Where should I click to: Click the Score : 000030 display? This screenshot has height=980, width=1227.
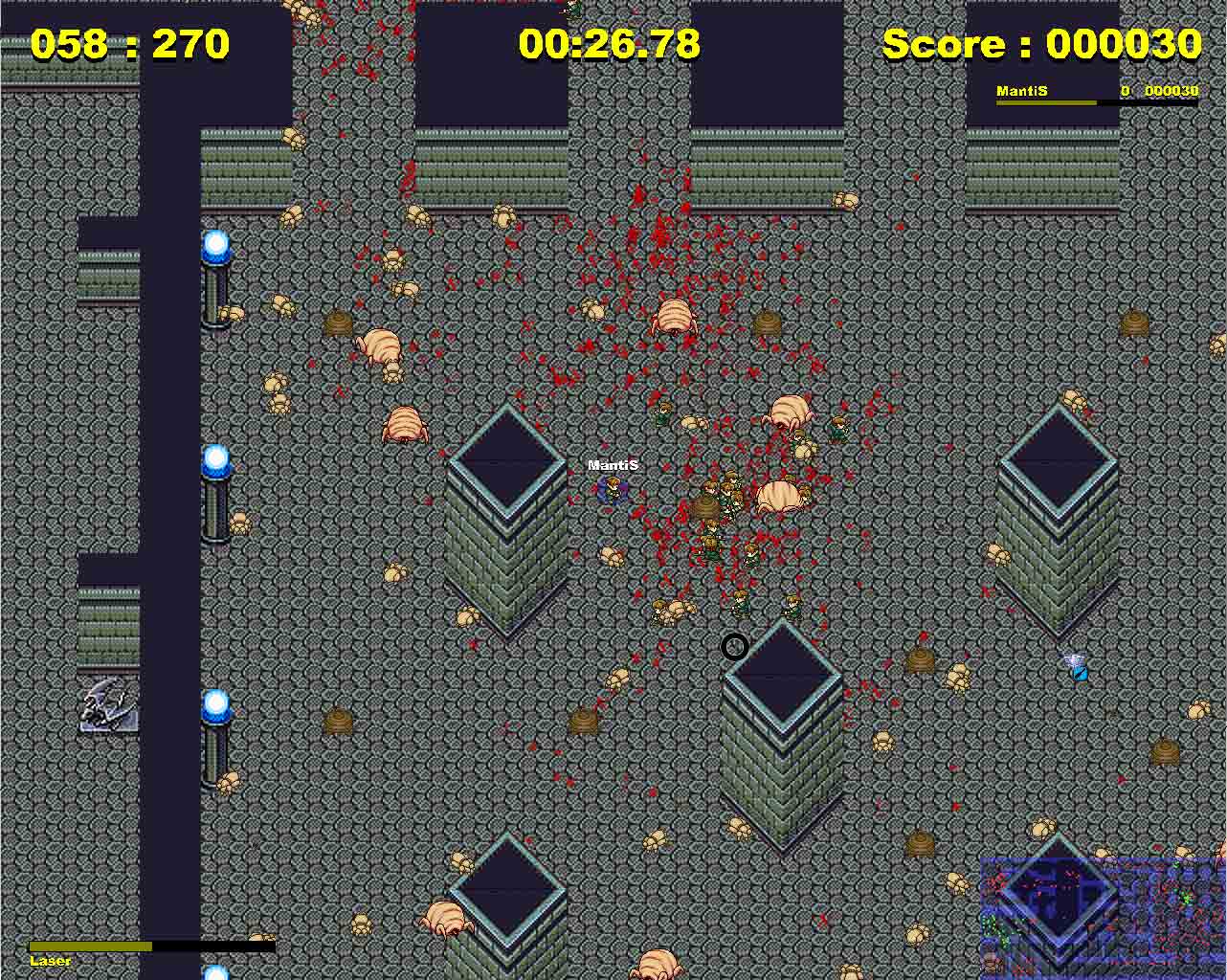pyautogui.click(x=1041, y=43)
